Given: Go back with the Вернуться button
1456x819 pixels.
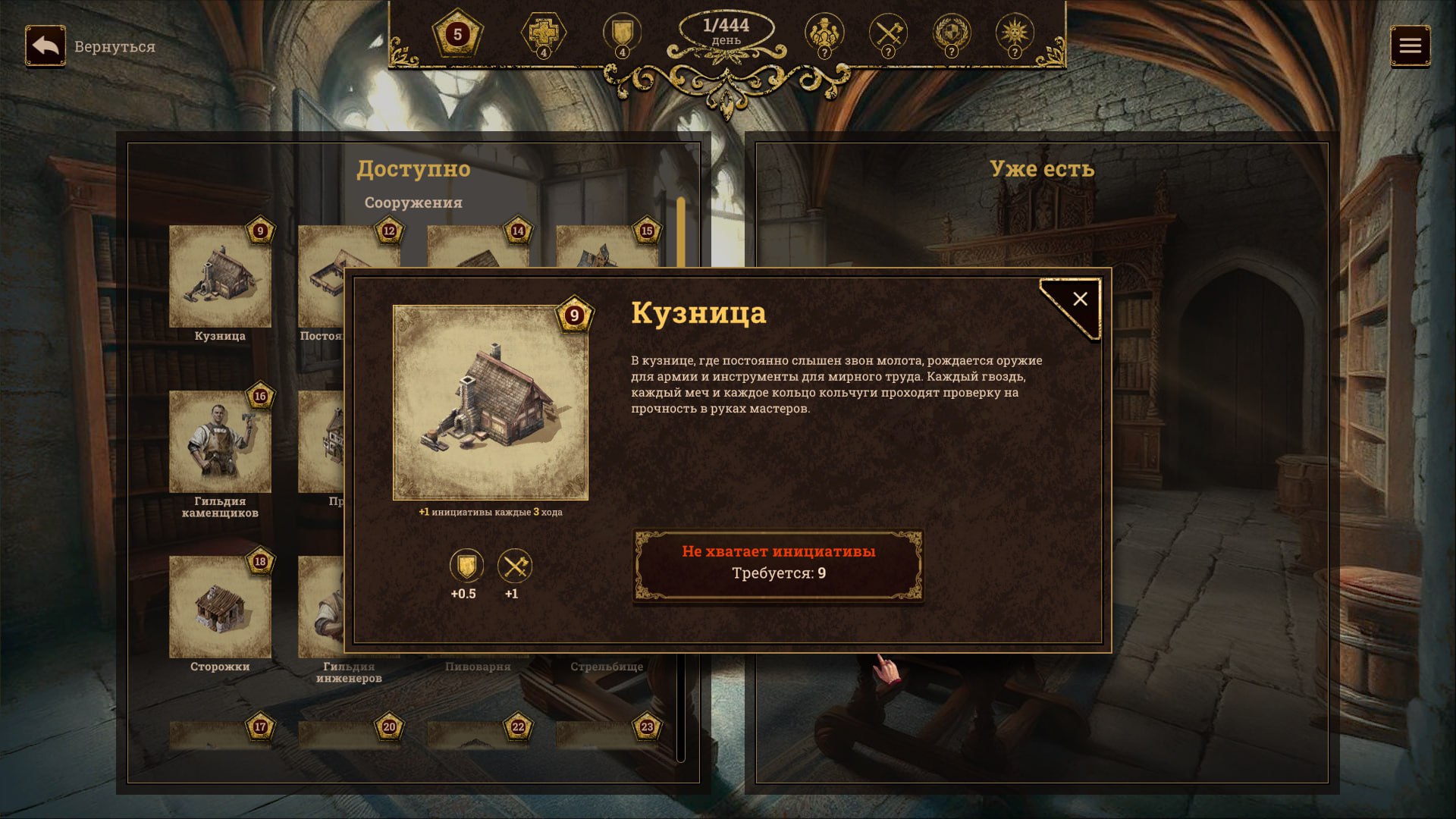Looking at the screenshot, I should 45,46.
